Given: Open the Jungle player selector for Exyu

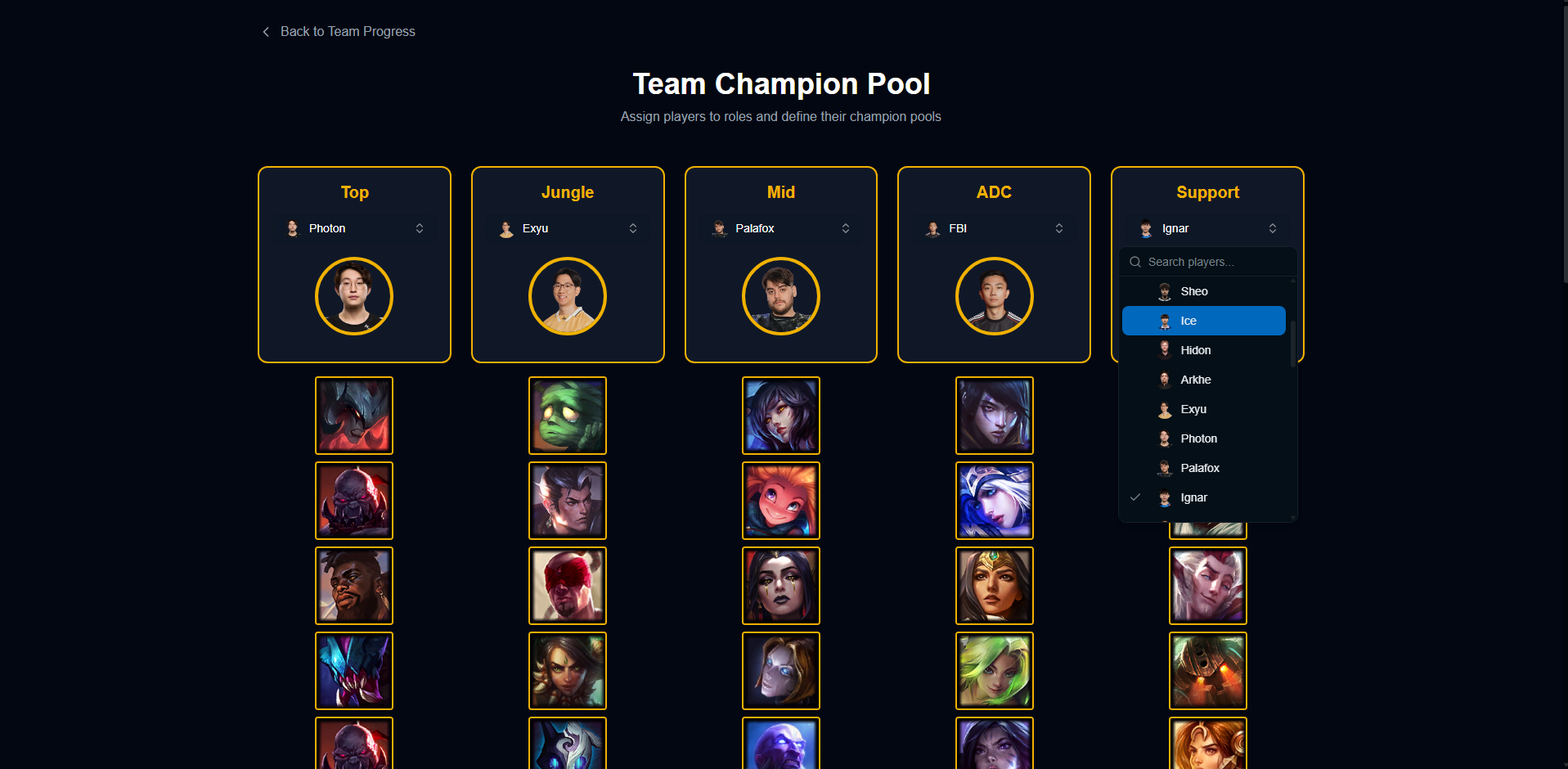Looking at the screenshot, I should click(568, 228).
